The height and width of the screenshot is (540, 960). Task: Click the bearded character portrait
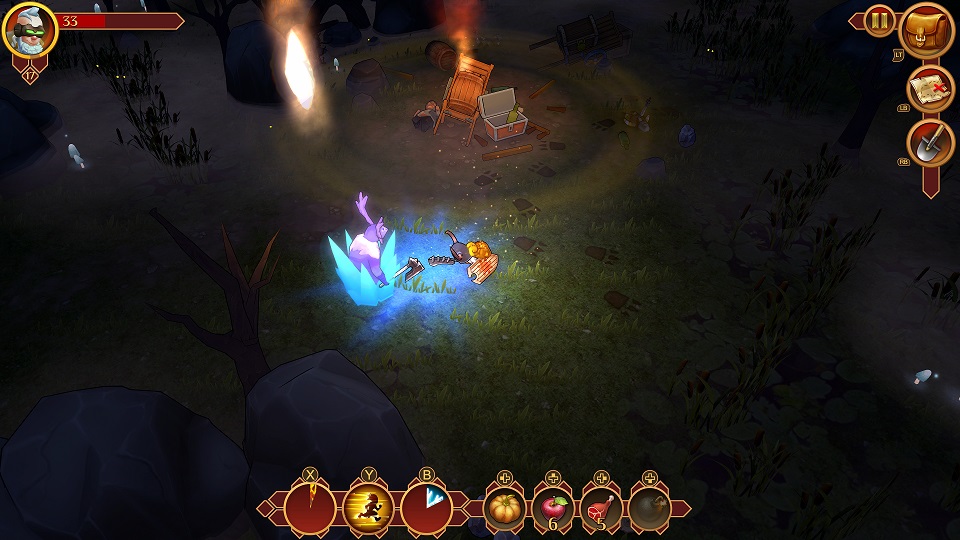30,29
